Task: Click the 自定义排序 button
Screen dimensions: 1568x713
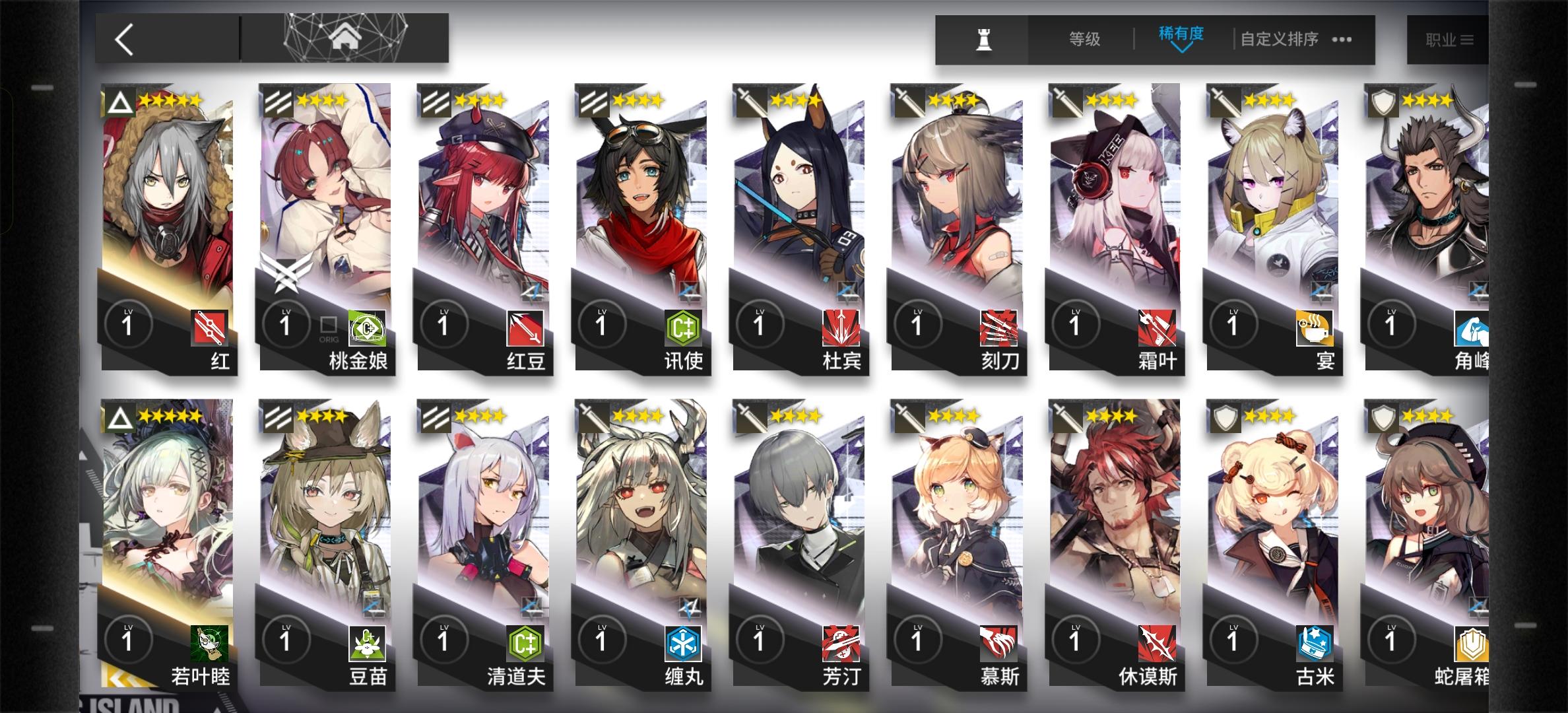Action: click(x=1277, y=40)
